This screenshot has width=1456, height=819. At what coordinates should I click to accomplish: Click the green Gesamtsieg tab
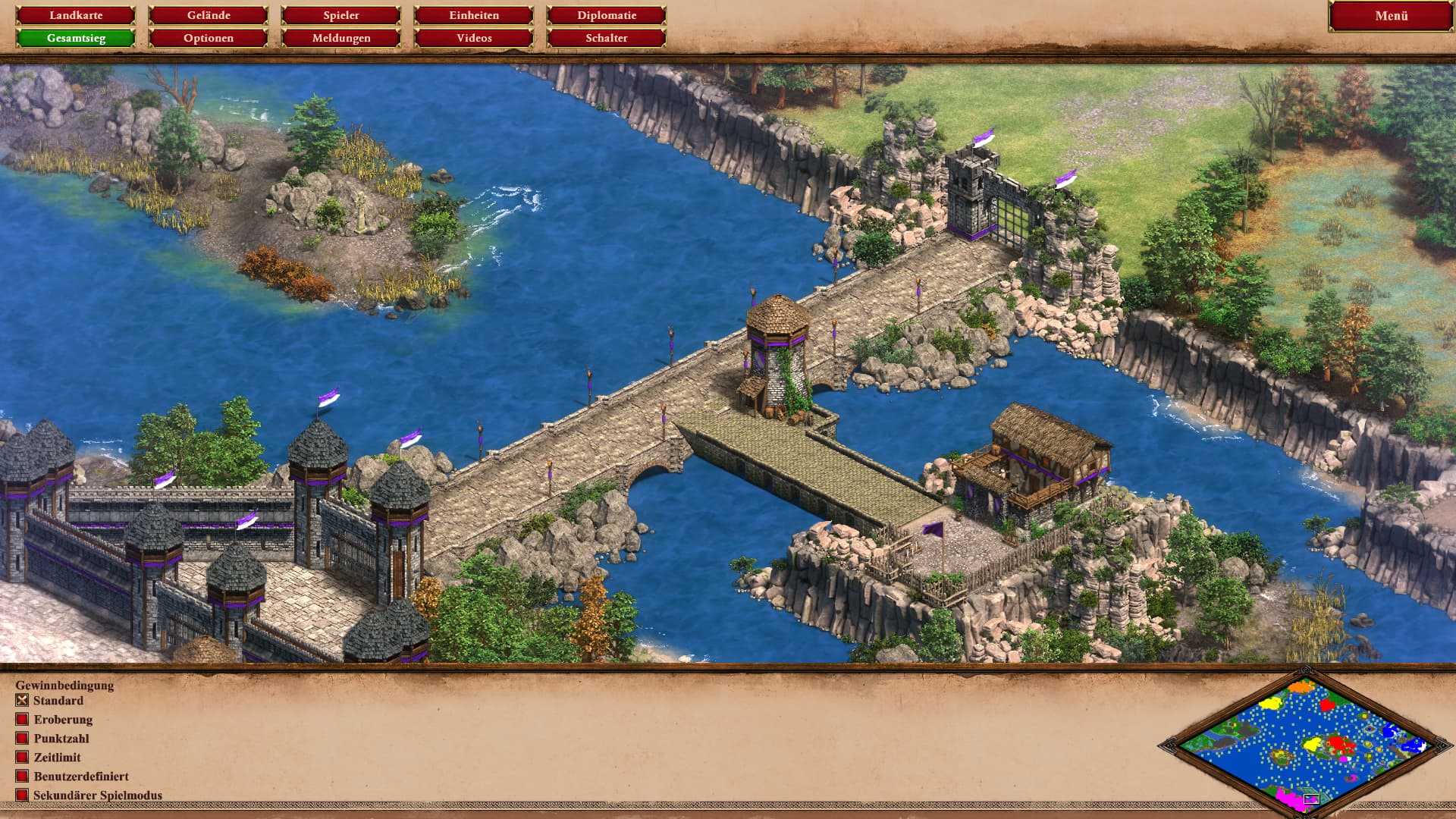point(76,38)
